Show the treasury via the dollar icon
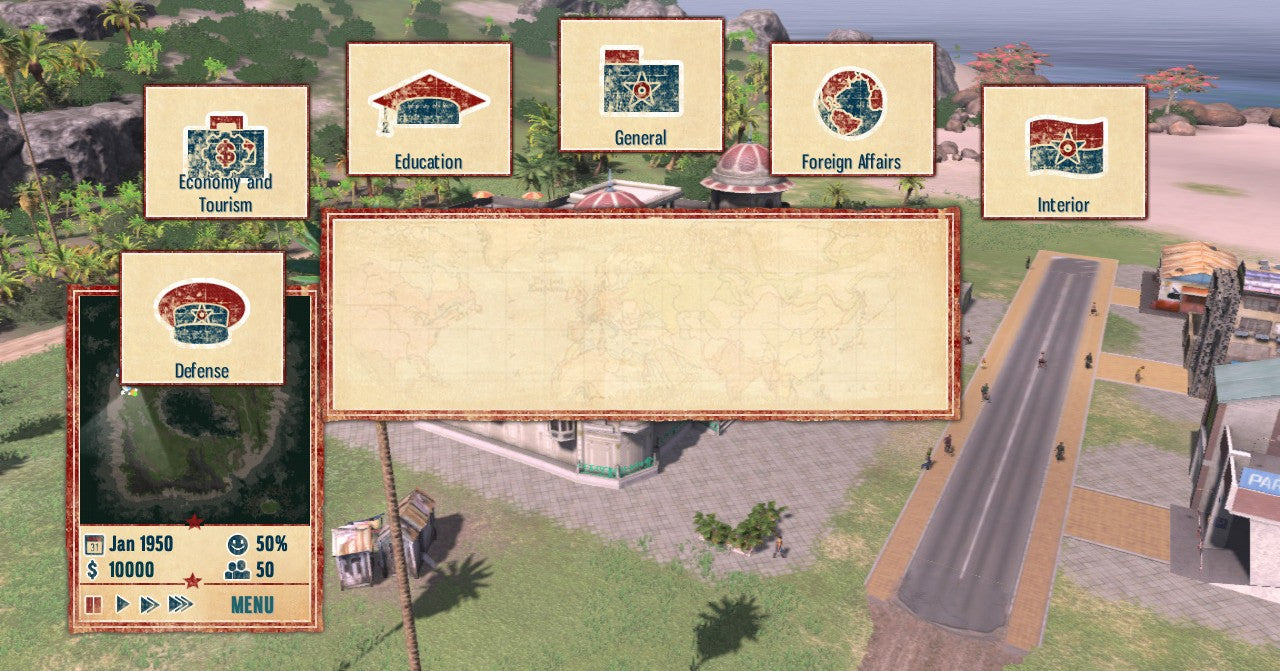 (x=92, y=570)
